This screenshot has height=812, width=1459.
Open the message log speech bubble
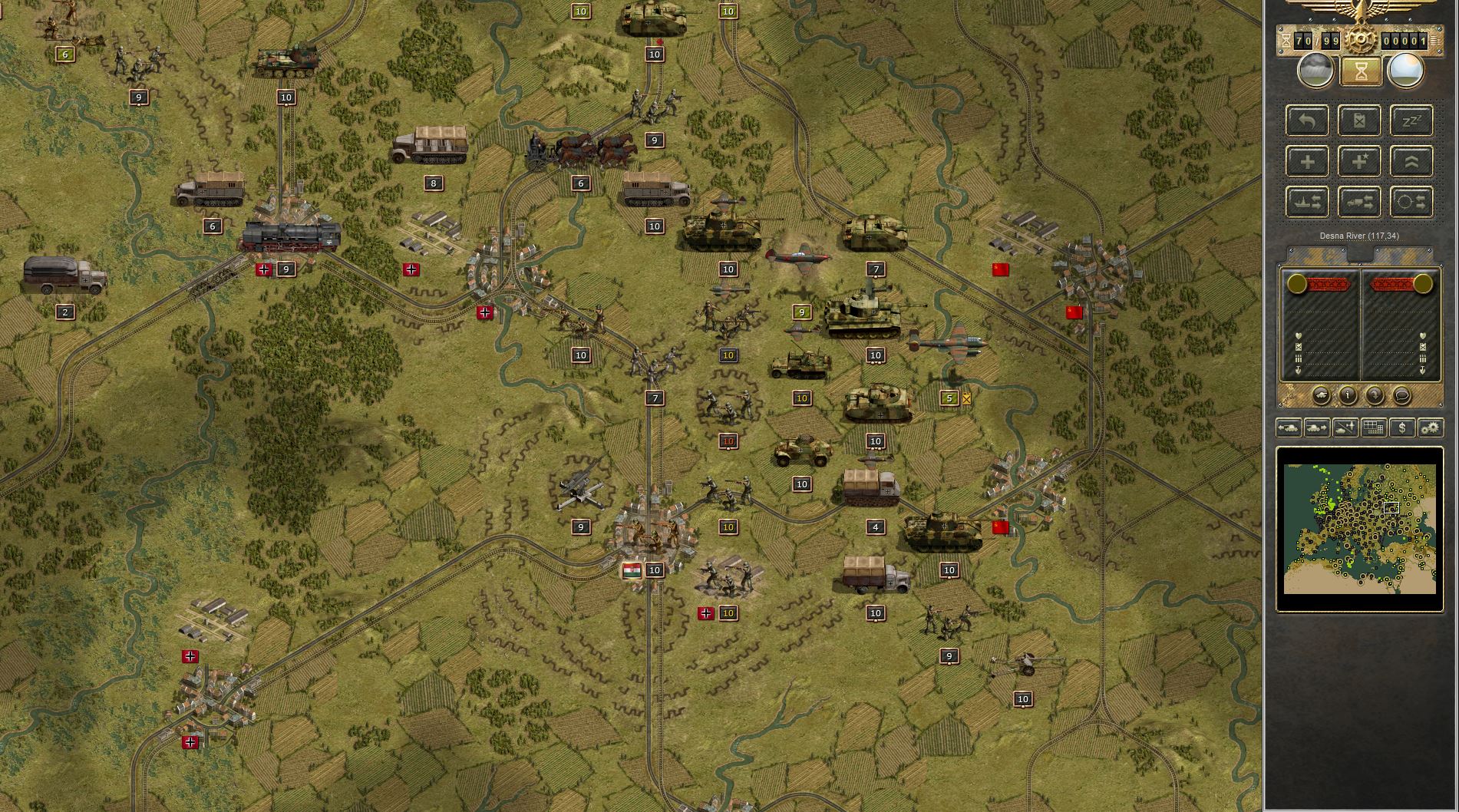[x=1402, y=396]
